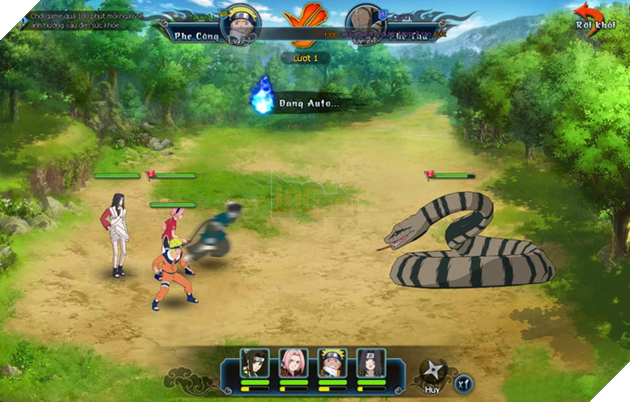Screen dimensions: 630x402
Task: Select Neji's long-haired portrait
Action: pyautogui.click(x=368, y=362)
